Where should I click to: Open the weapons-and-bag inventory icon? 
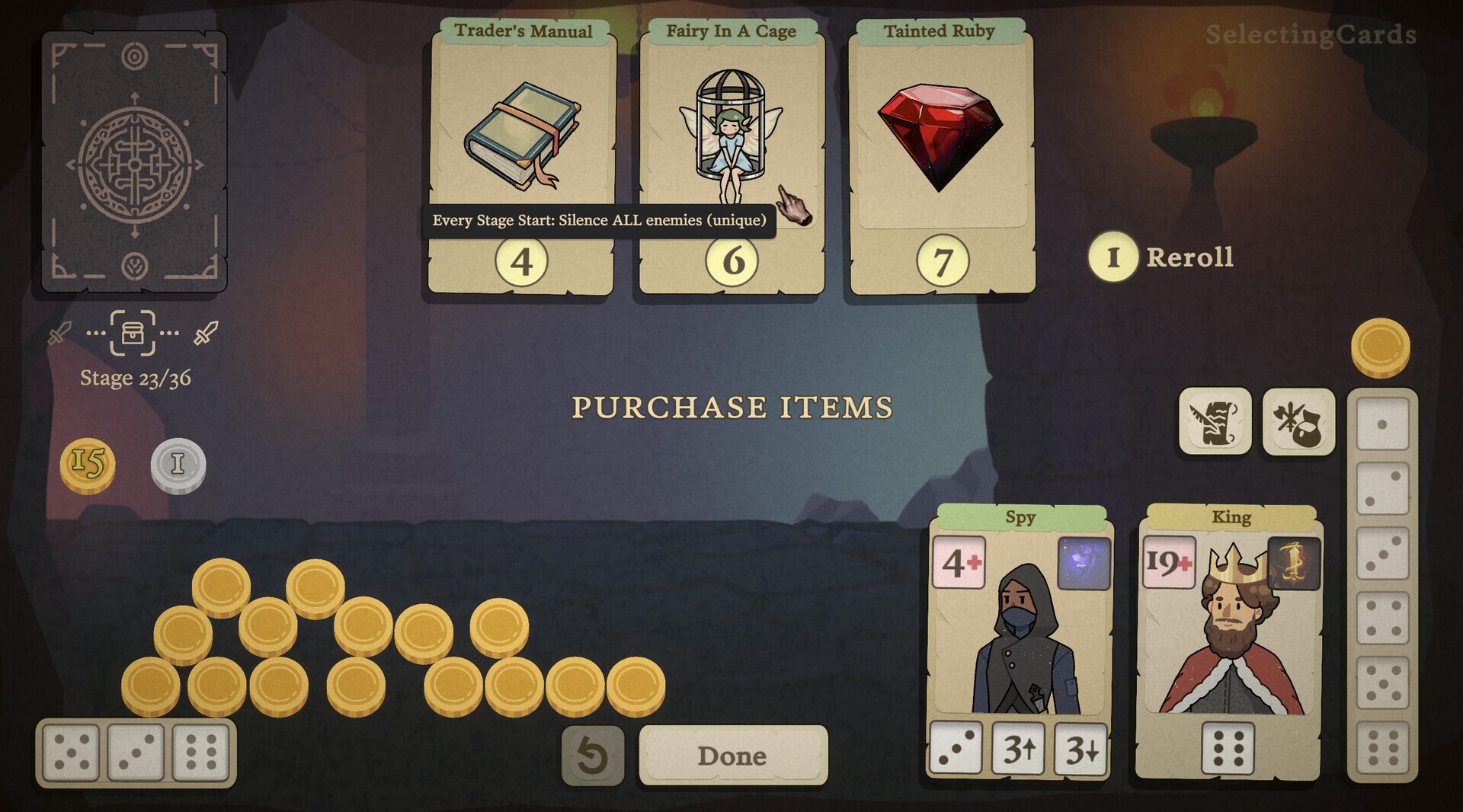point(1298,421)
